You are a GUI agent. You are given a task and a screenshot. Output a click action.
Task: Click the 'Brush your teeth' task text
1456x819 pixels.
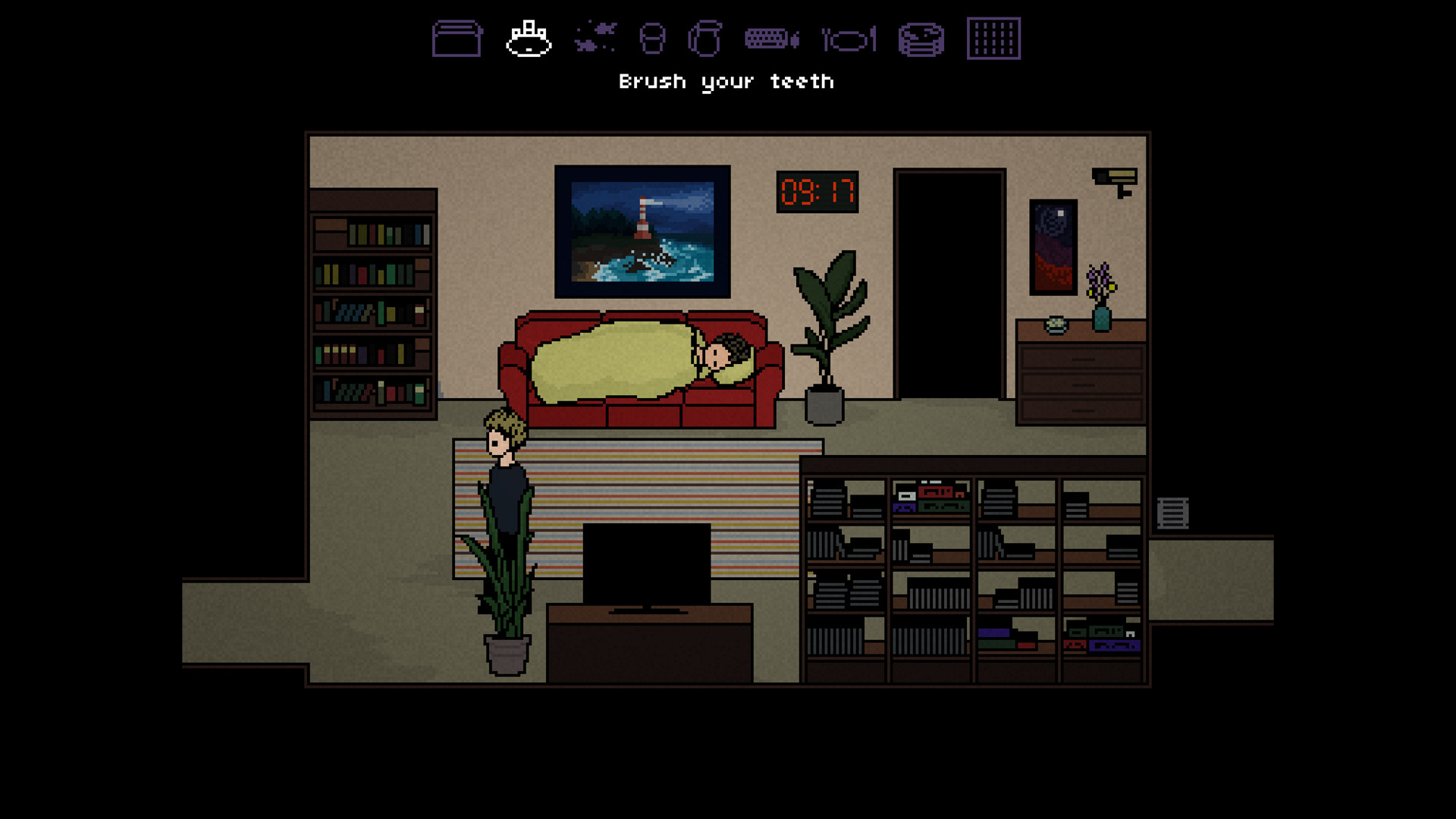coord(726,80)
